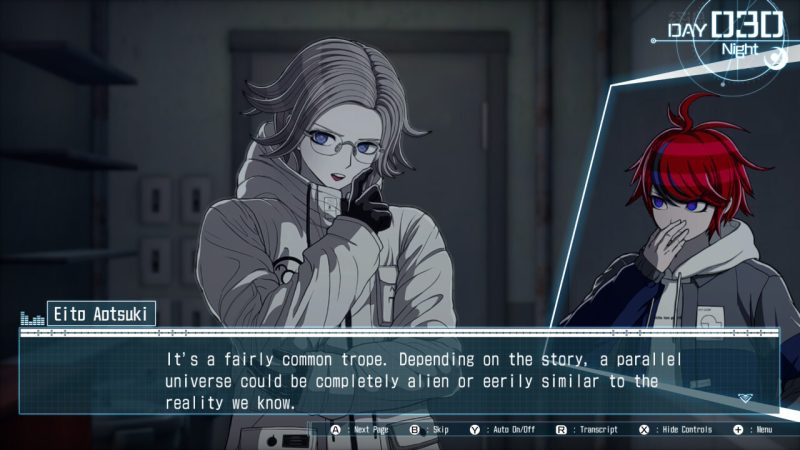Advance Eito Aotsuki's dialogue text box
This screenshot has height=450, width=800.
(x=400, y=378)
